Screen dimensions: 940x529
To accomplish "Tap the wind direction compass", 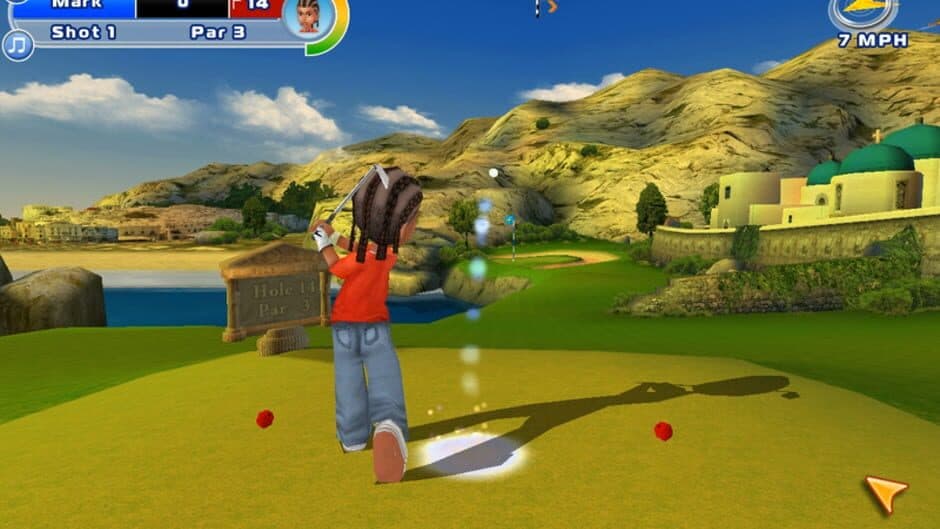I will coord(862,12).
